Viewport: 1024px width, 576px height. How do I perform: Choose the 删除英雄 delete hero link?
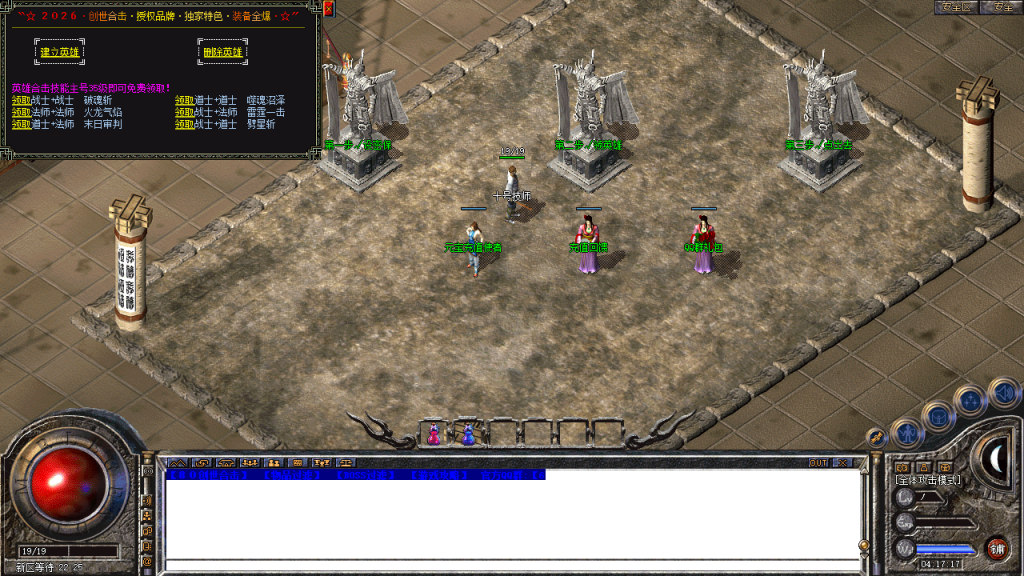pyautogui.click(x=222, y=52)
